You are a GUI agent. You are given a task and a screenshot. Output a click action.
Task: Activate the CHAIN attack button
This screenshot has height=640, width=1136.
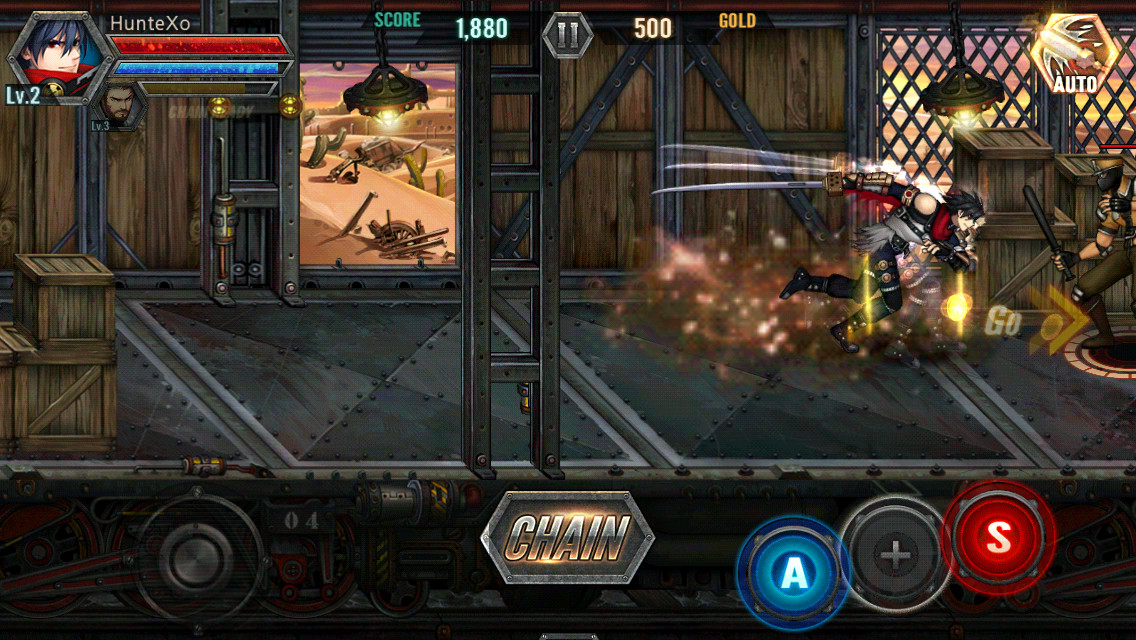click(567, 538)
